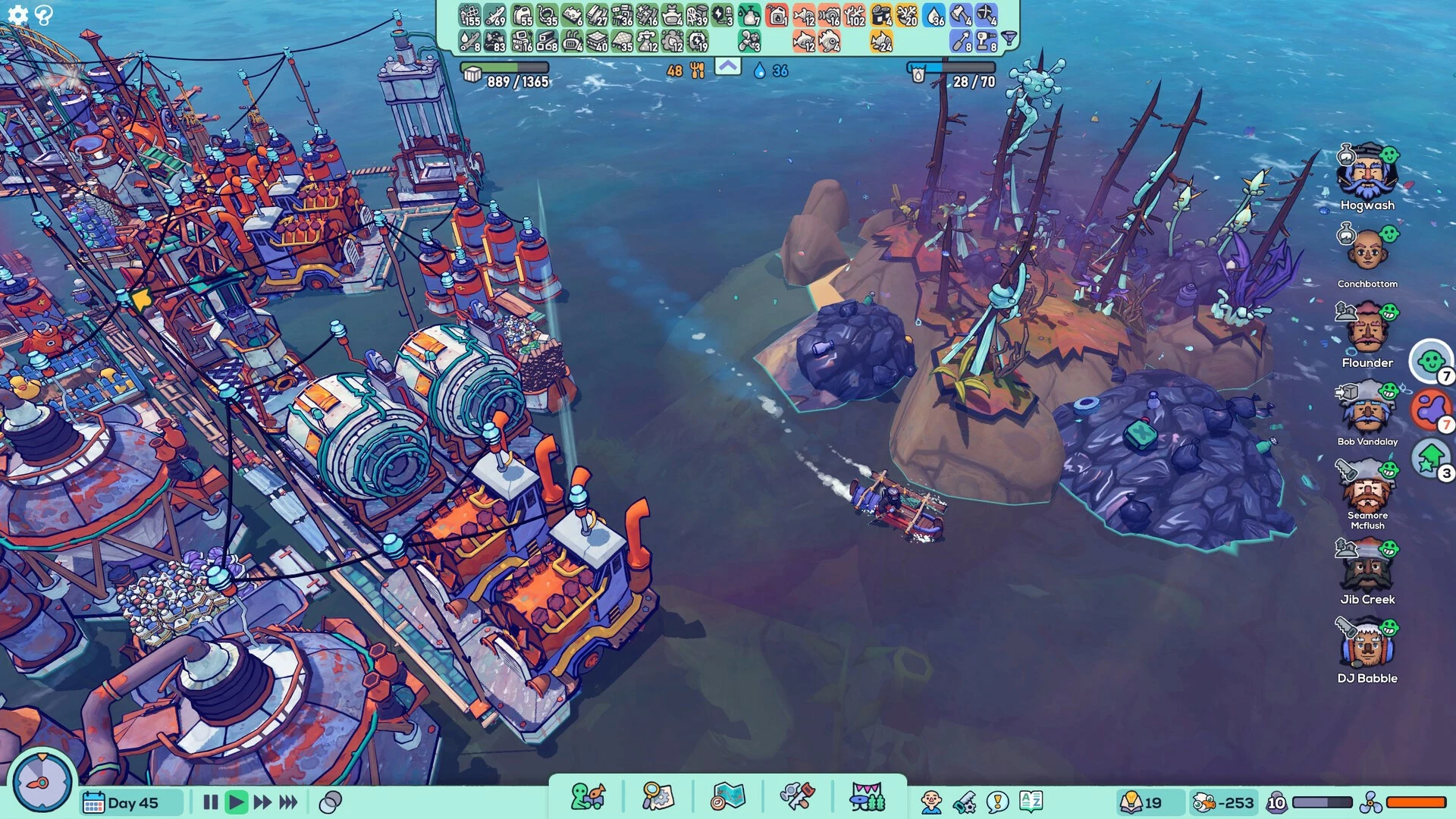Select DJ Babble's portrait
This screenshot has width=1456, height=819.
[1367, 646]
